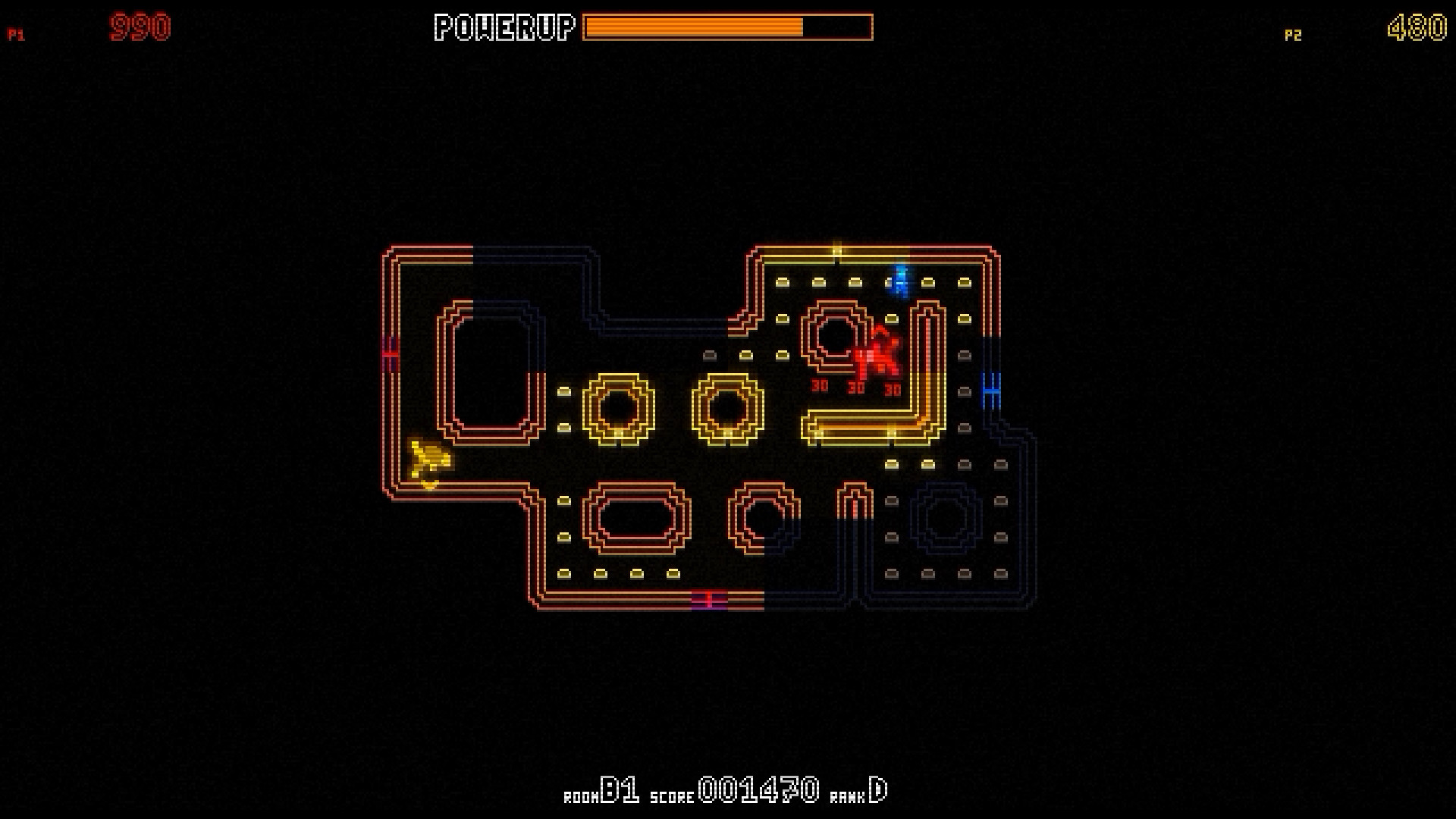Click the blue Player 2 character
The width and height of the screenshot is (1456, 819).
tap(899, 282)
